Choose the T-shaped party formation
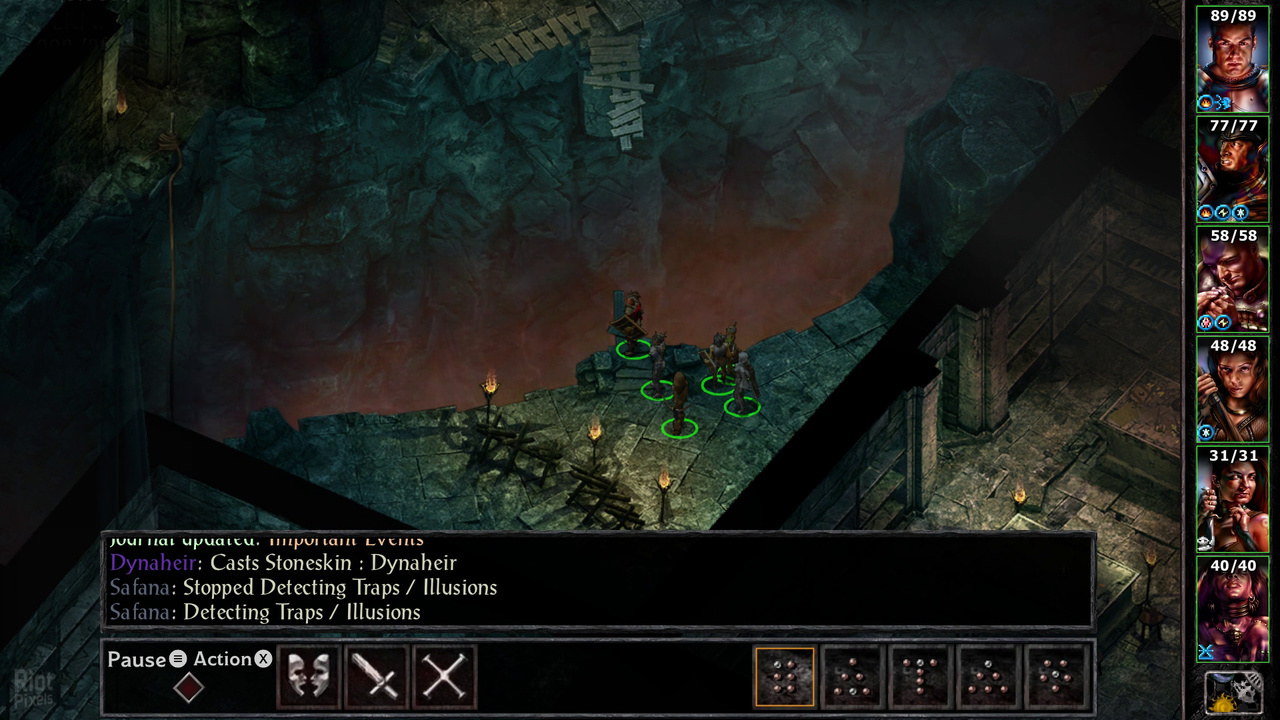 (918, 676)
